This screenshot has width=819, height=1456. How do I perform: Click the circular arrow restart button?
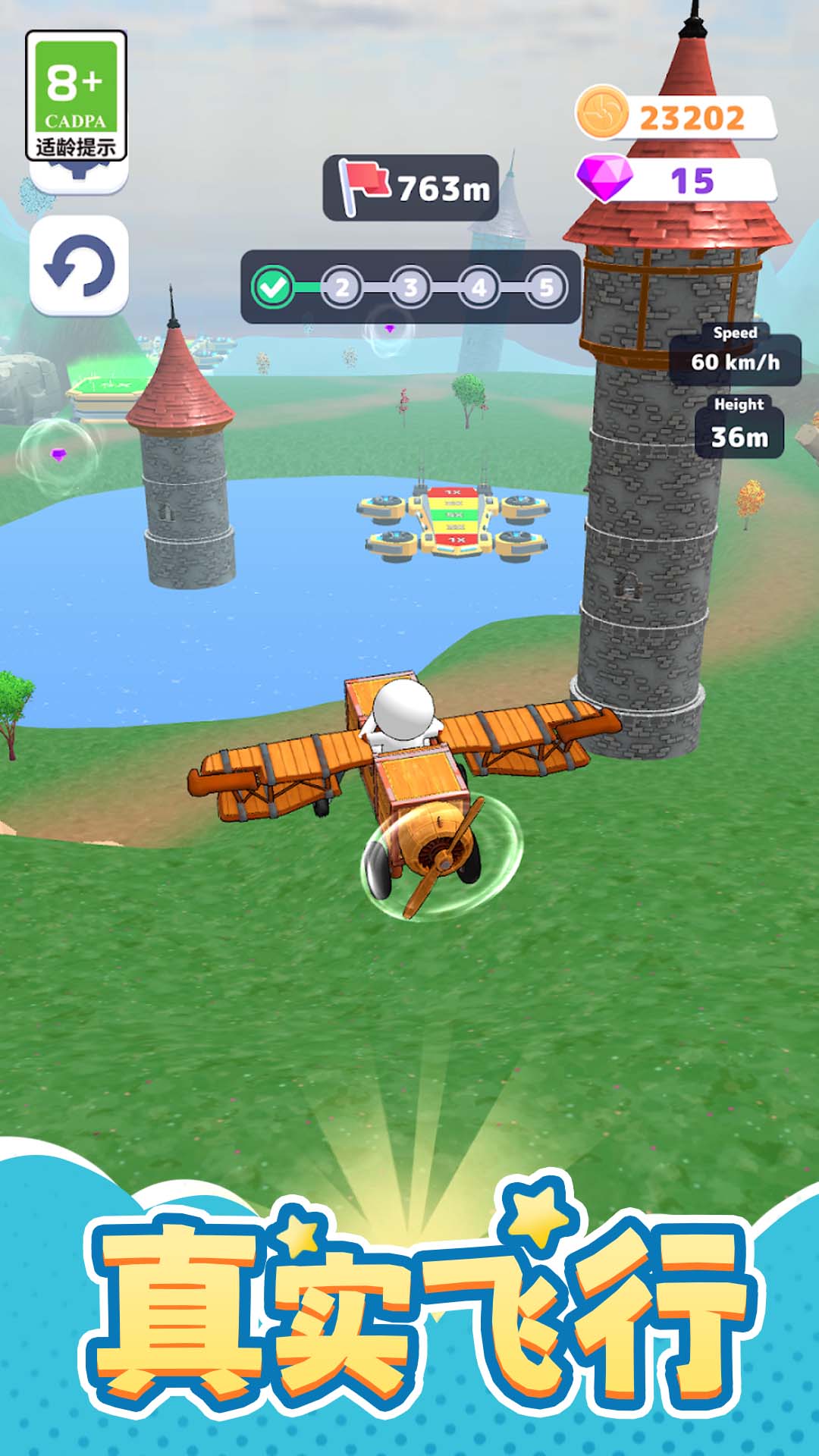79,265
